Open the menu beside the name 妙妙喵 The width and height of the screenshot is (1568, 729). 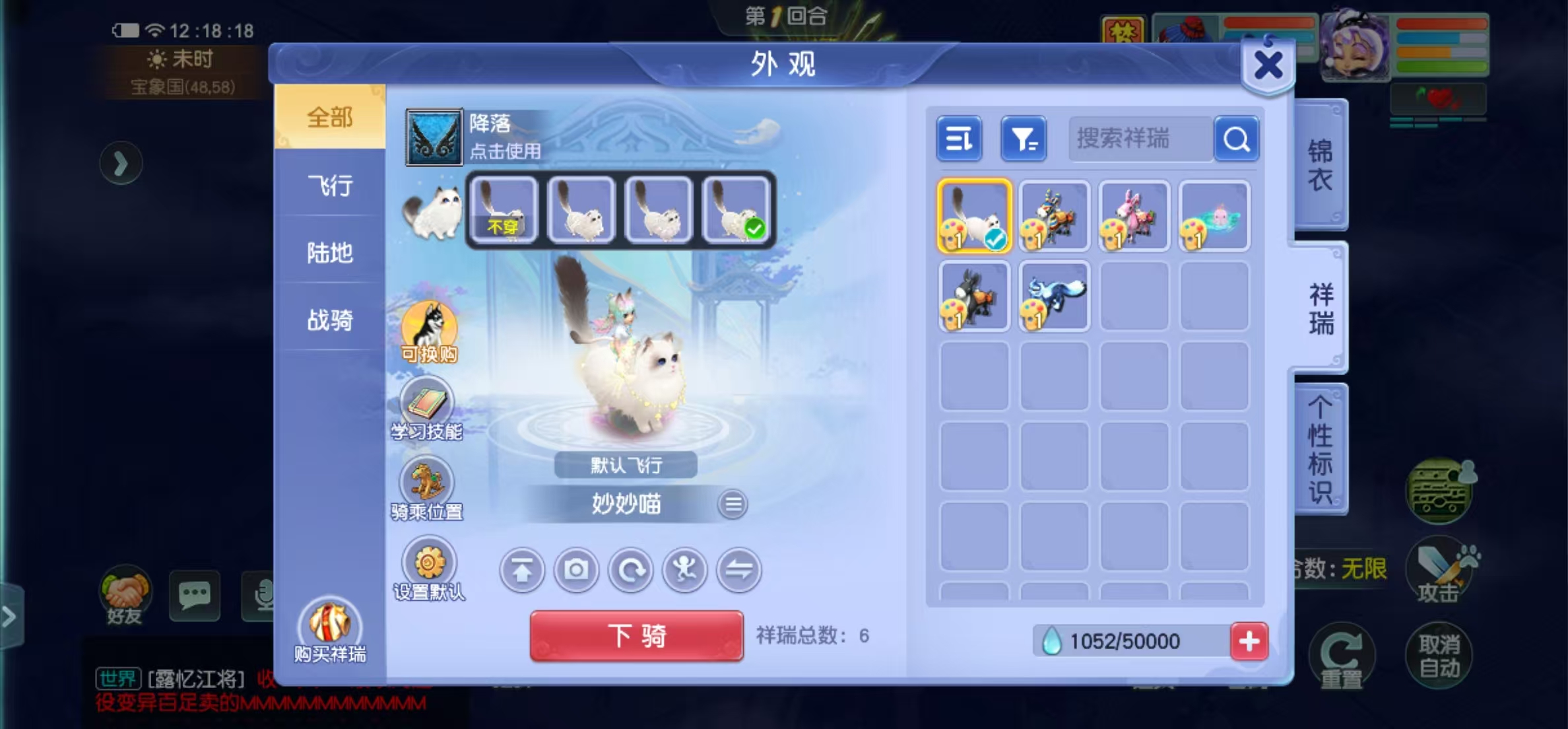pyautogui.click(x=733, y=503)
